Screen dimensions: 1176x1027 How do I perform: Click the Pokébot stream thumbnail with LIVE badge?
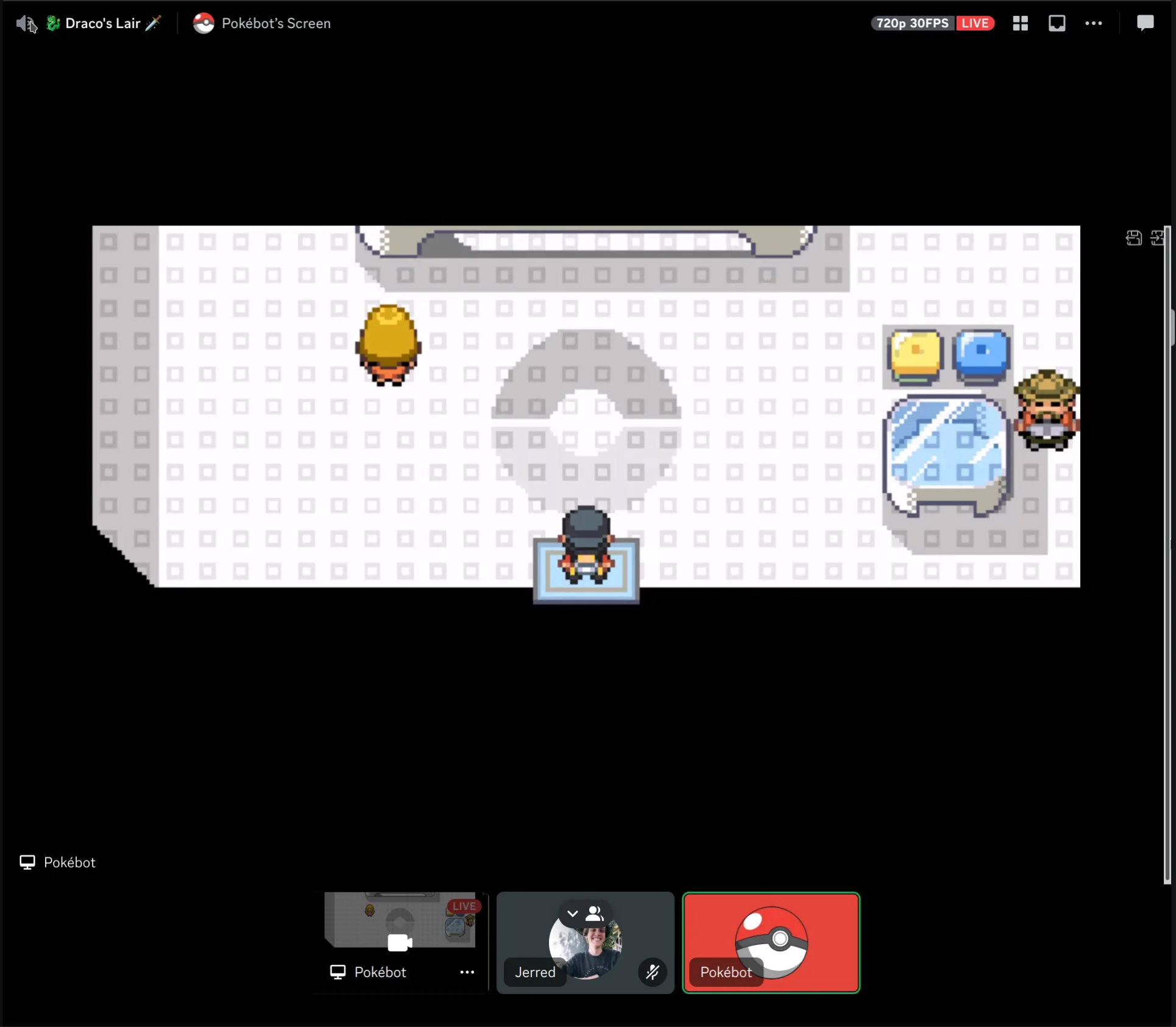pyautogui.click(x=399, y=921)
